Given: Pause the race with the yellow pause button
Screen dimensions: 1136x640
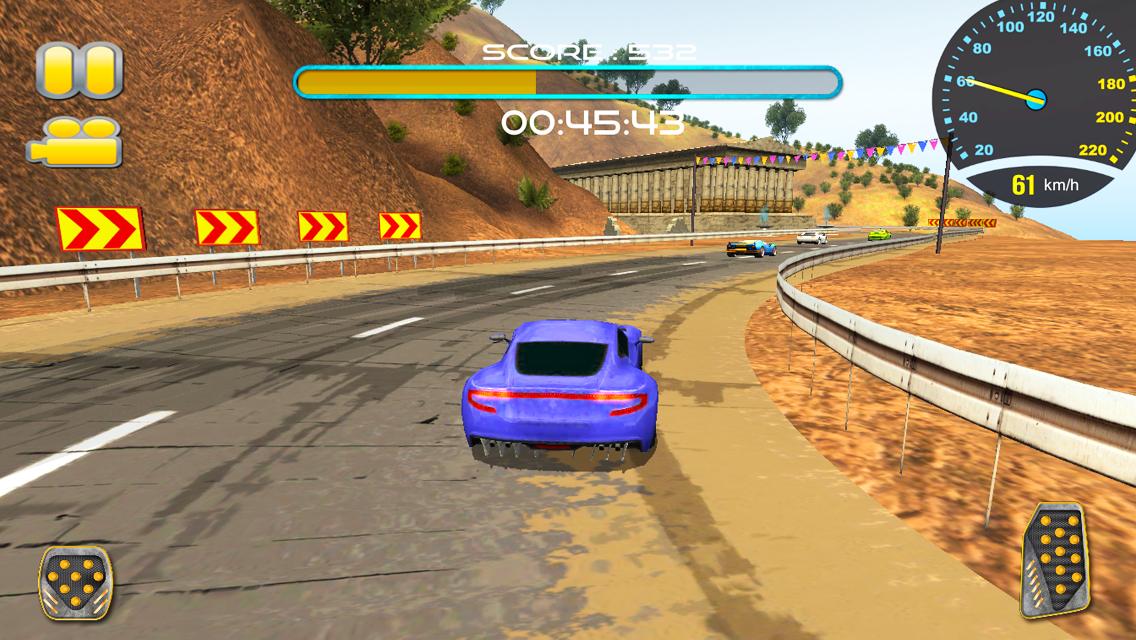Looking at the screenshot, I should click(79, 70).
